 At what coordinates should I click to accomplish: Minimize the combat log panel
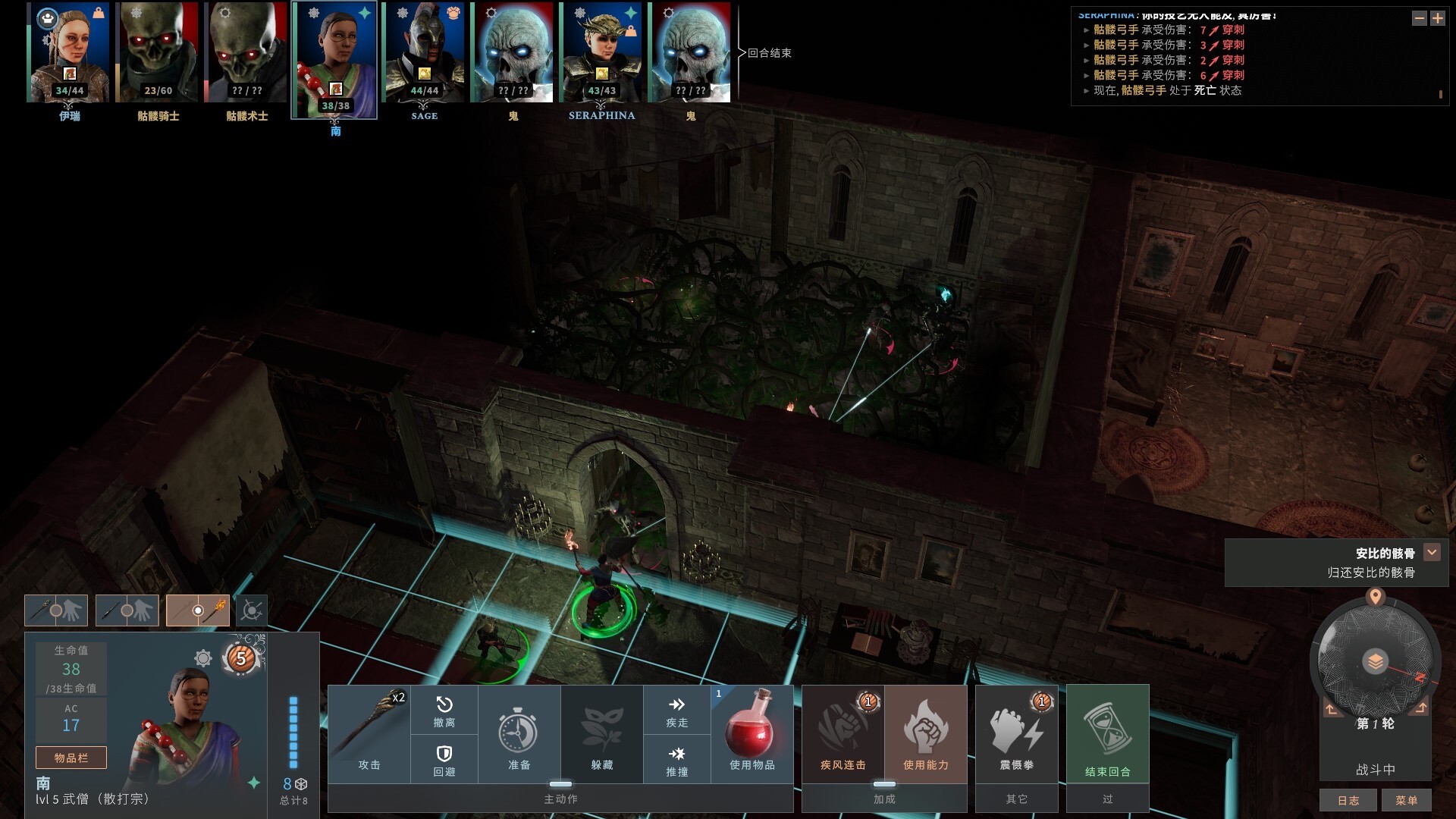point(1419,18)
